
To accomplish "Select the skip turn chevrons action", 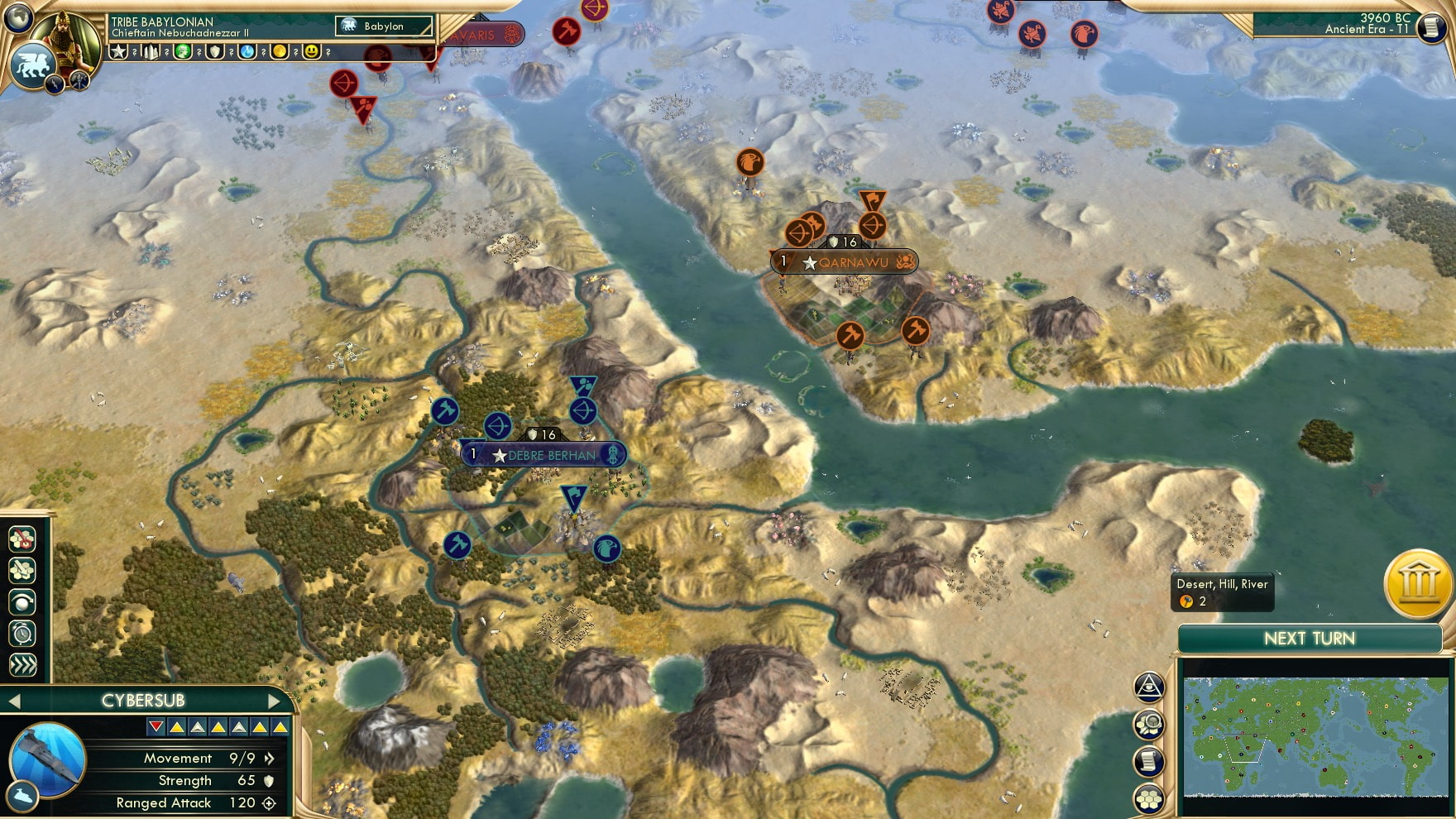I will tap(22, 662).
